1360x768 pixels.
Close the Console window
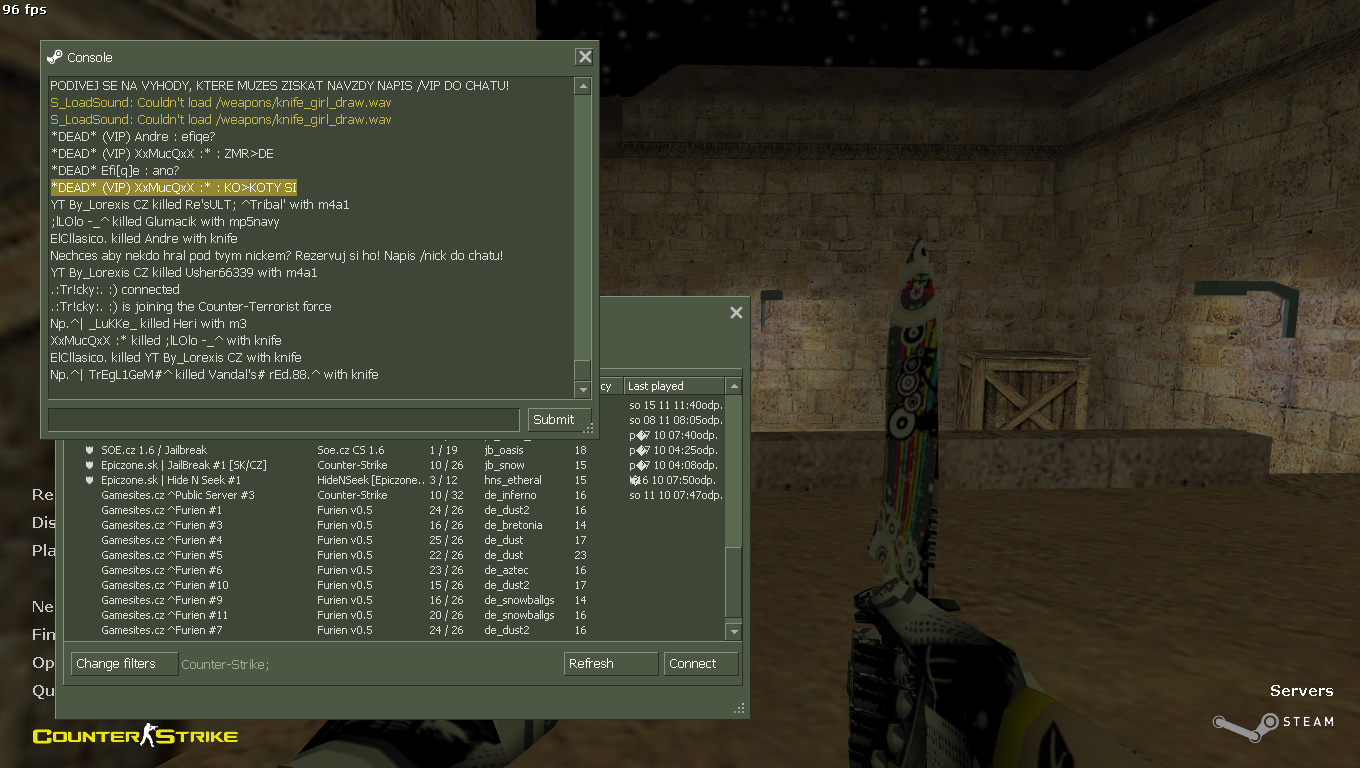584,57
